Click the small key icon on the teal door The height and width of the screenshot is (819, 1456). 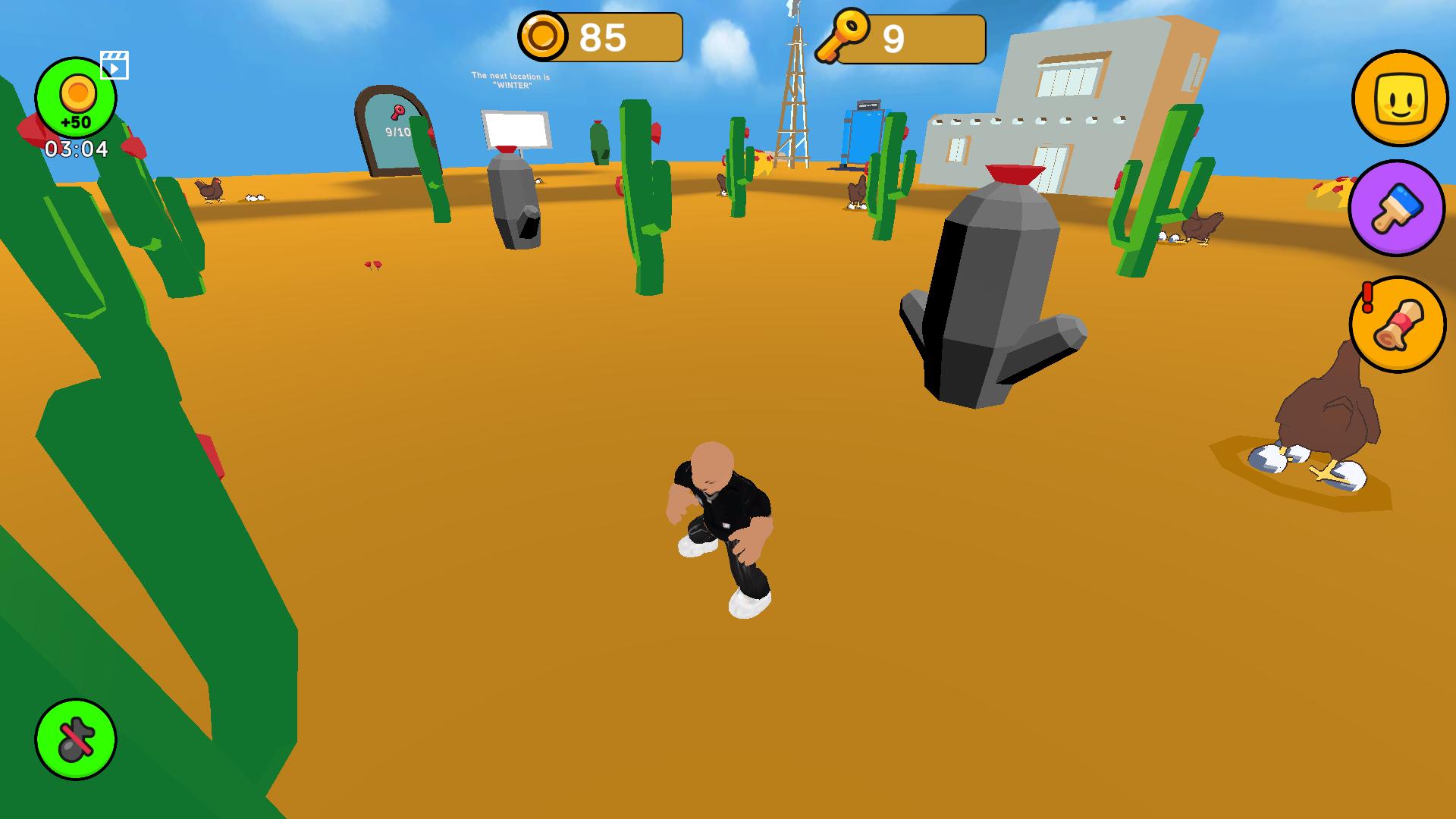(x=397, y=113)
